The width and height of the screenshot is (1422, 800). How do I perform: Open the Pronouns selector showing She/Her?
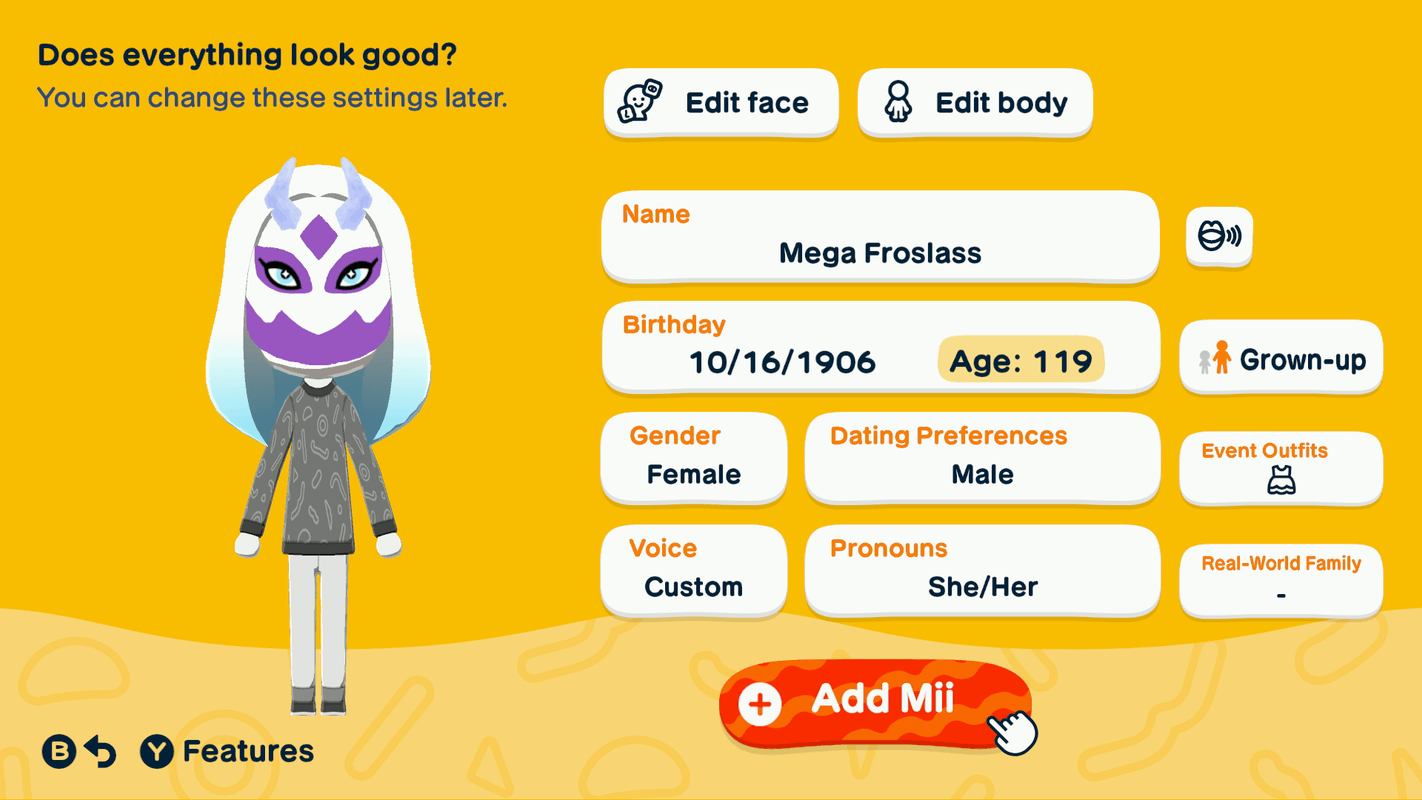coord(981,570)
